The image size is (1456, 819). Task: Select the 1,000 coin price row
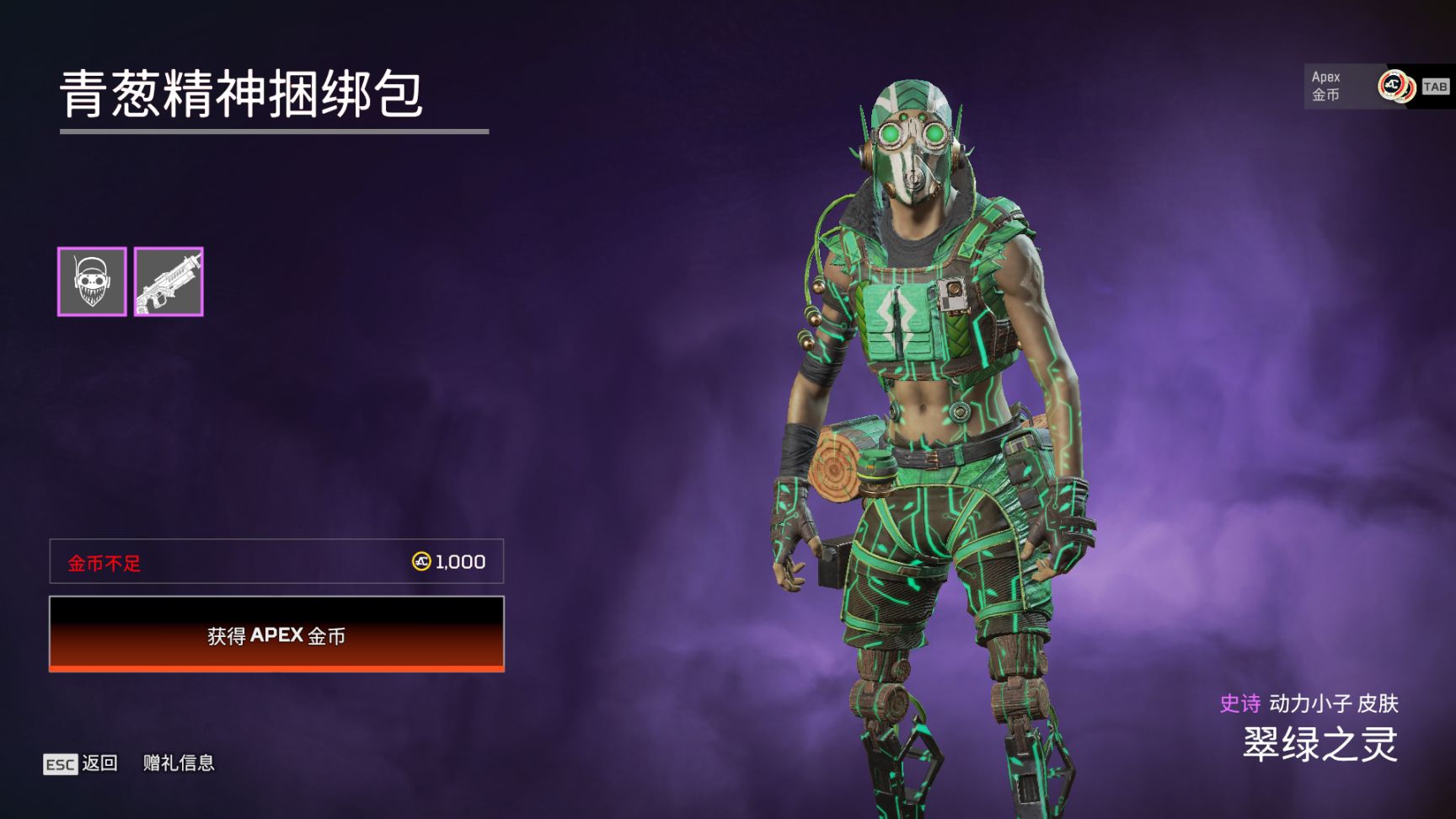(278, 560)
